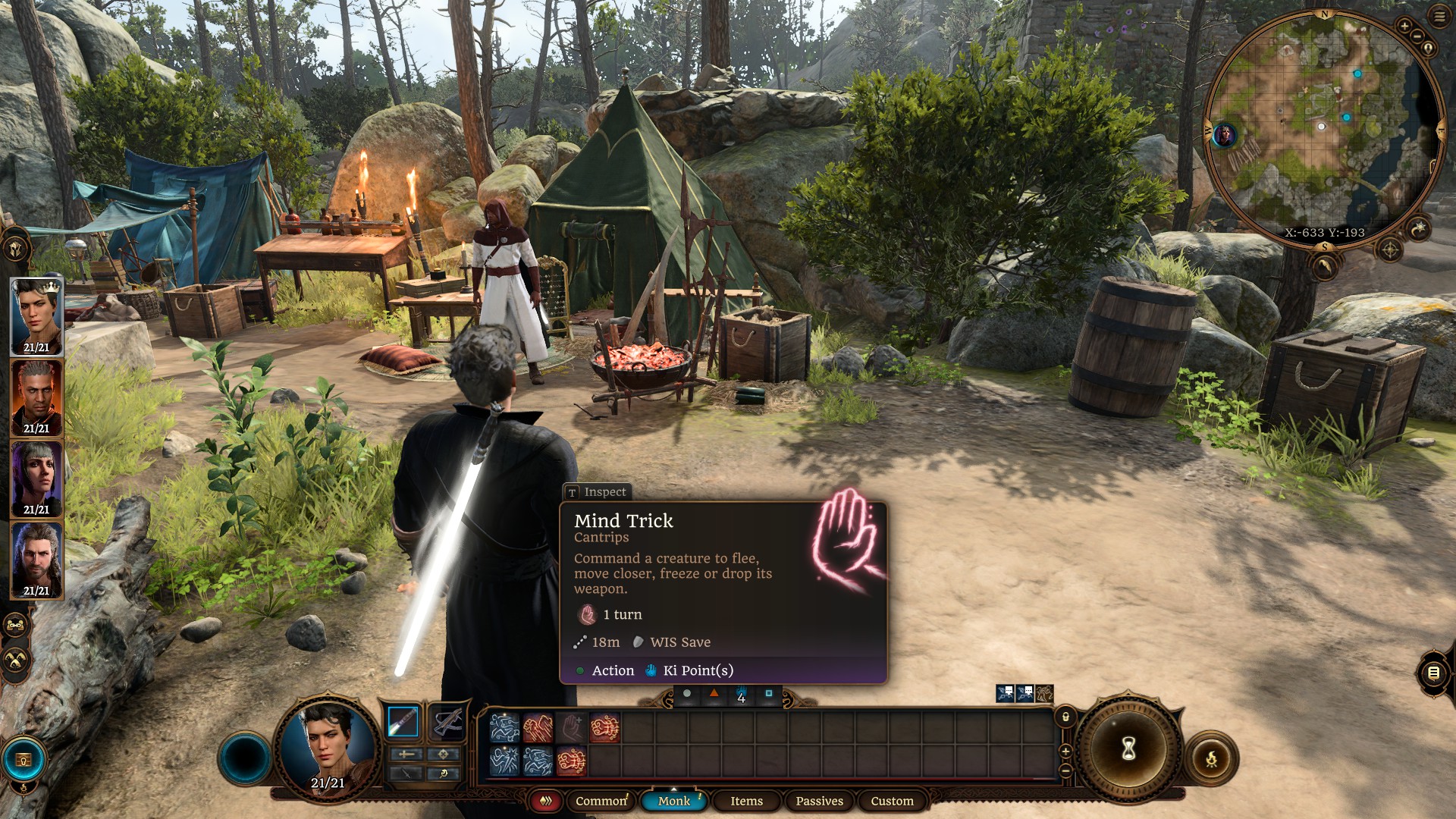Viewport: 1456px width, 819px height.
Task: Switch to the Common hotbar tab
Action: 601,801
